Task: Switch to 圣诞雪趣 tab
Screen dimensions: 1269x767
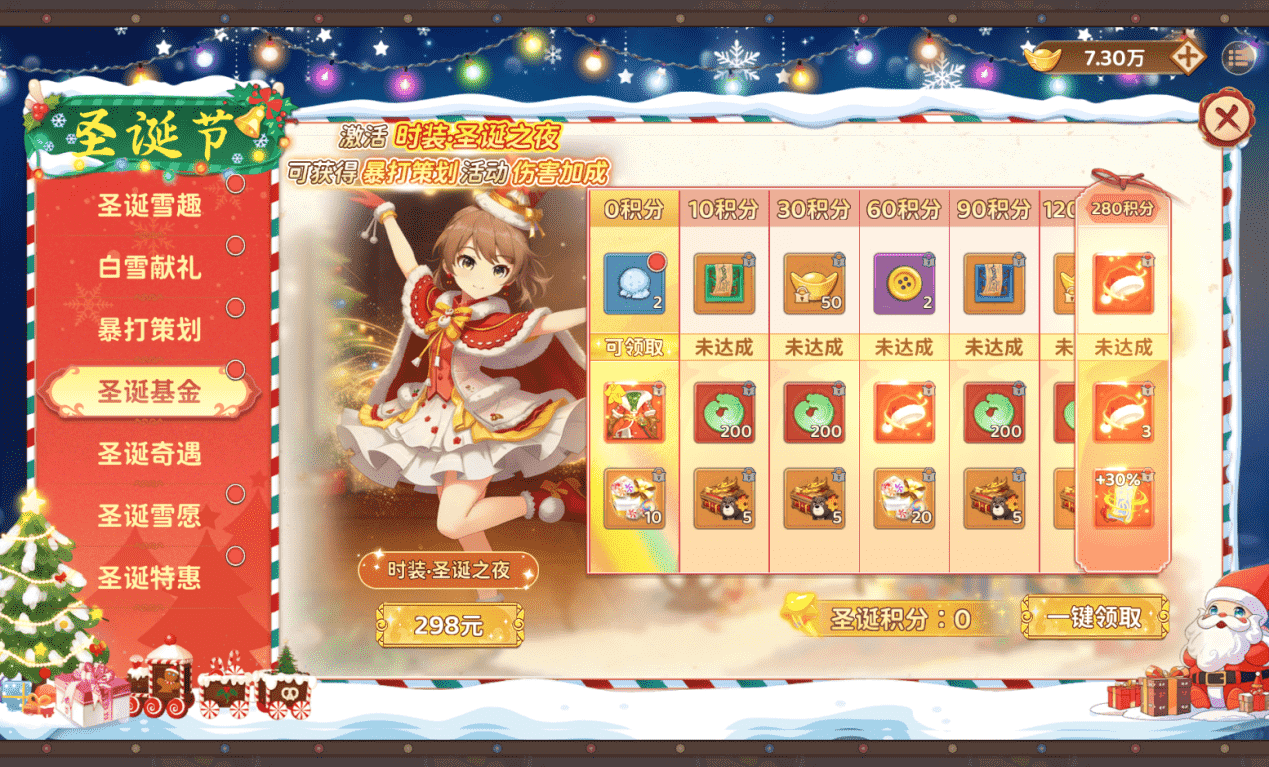Action: pos(149,205)
